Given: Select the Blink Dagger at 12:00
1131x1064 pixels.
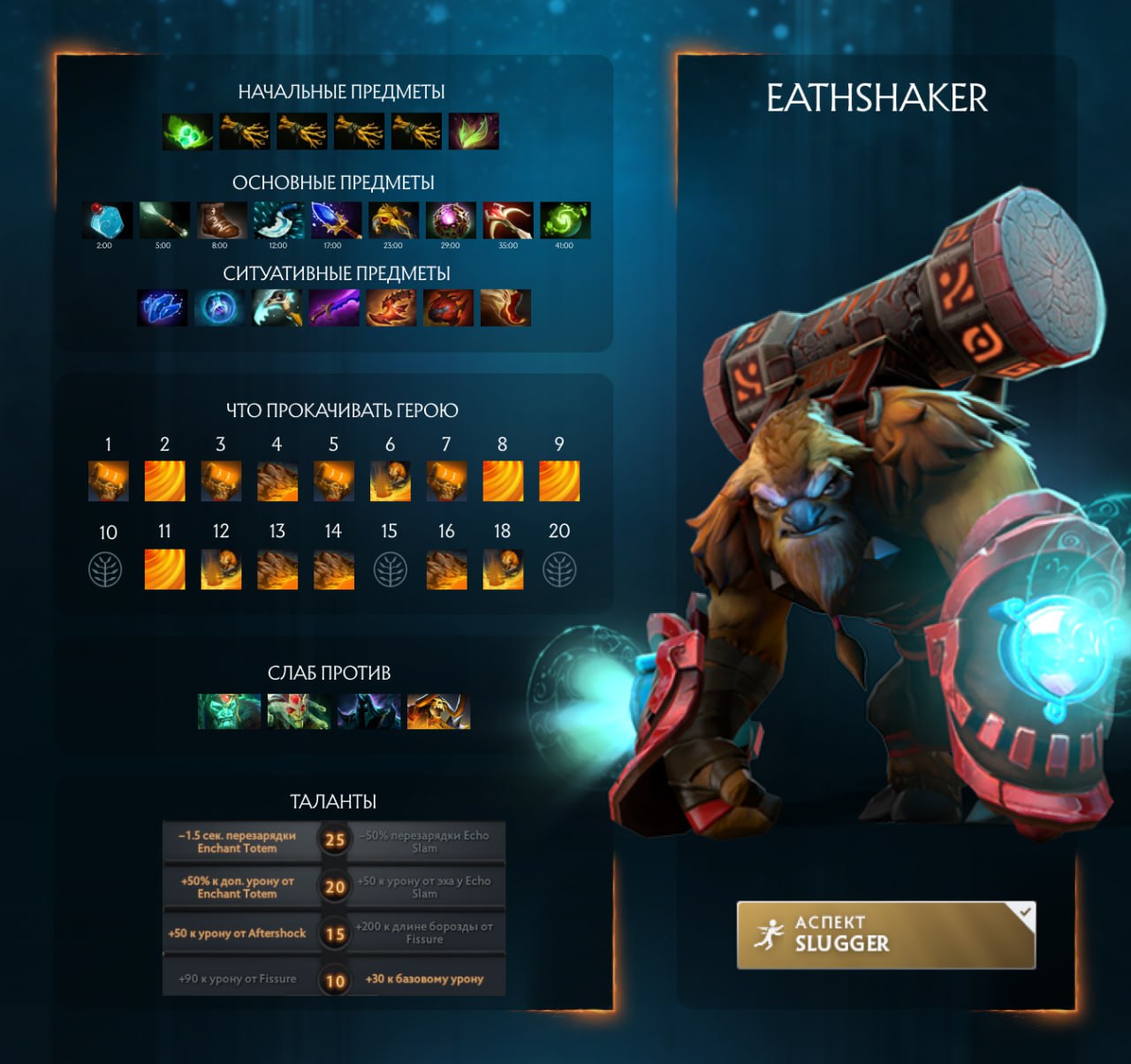Looking at the screenshot, I should pyautogui.click(x=278, y=220).
